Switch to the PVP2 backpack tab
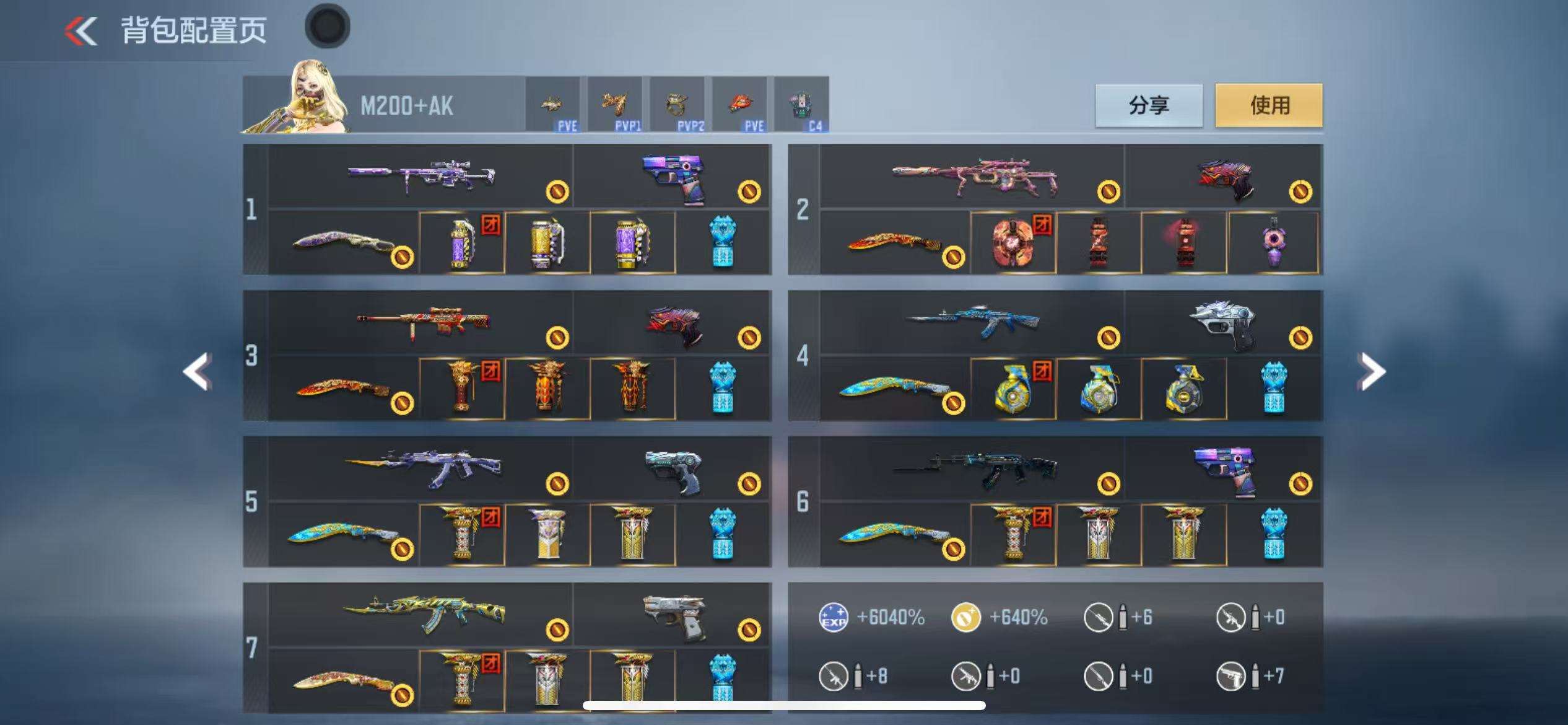This screenshot has height=725, width=1568. click(x=677, y=105)
